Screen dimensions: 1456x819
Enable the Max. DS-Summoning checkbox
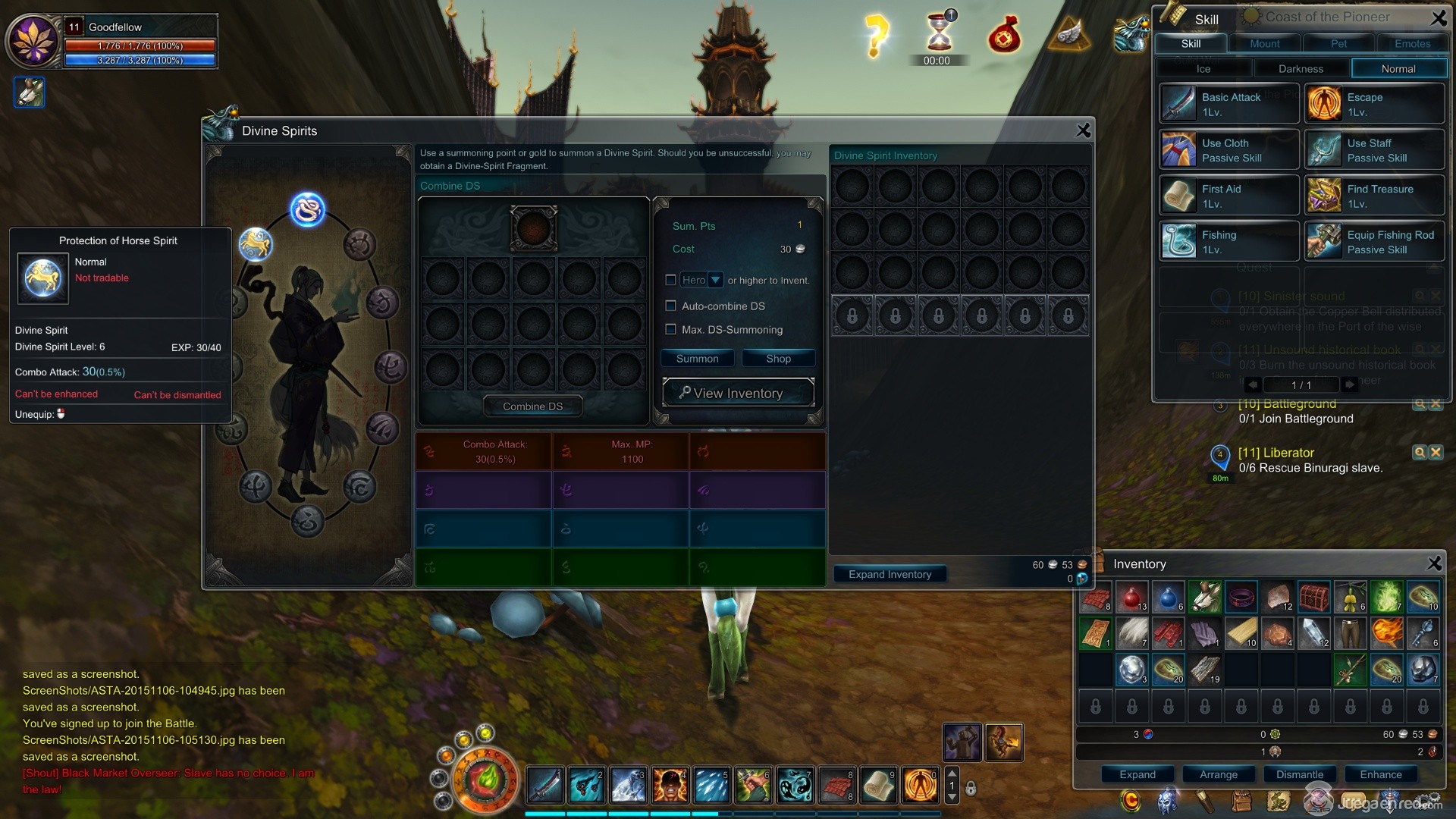tap(670, 329)
